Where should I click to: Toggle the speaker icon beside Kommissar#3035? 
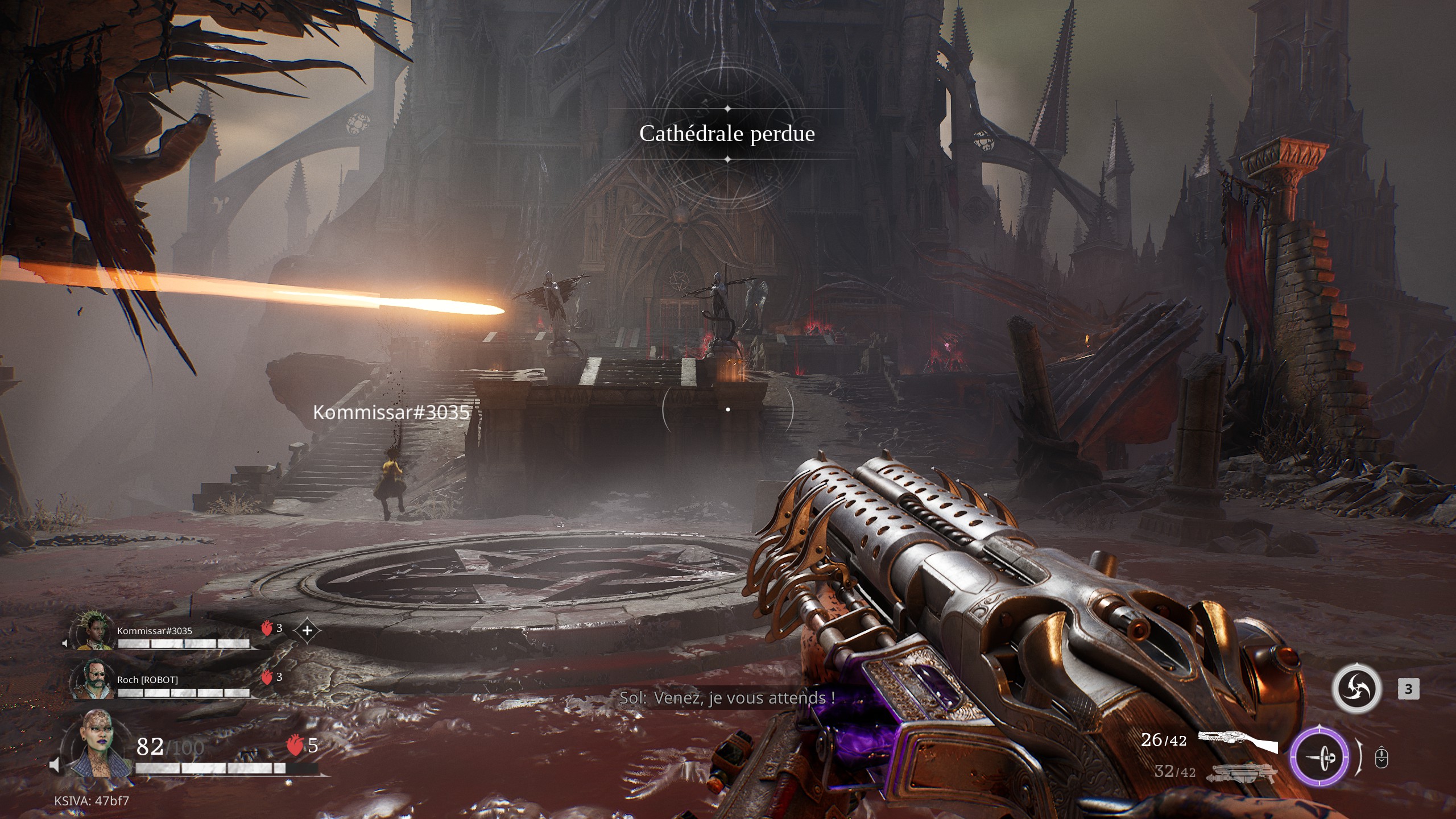coord(65,643)
